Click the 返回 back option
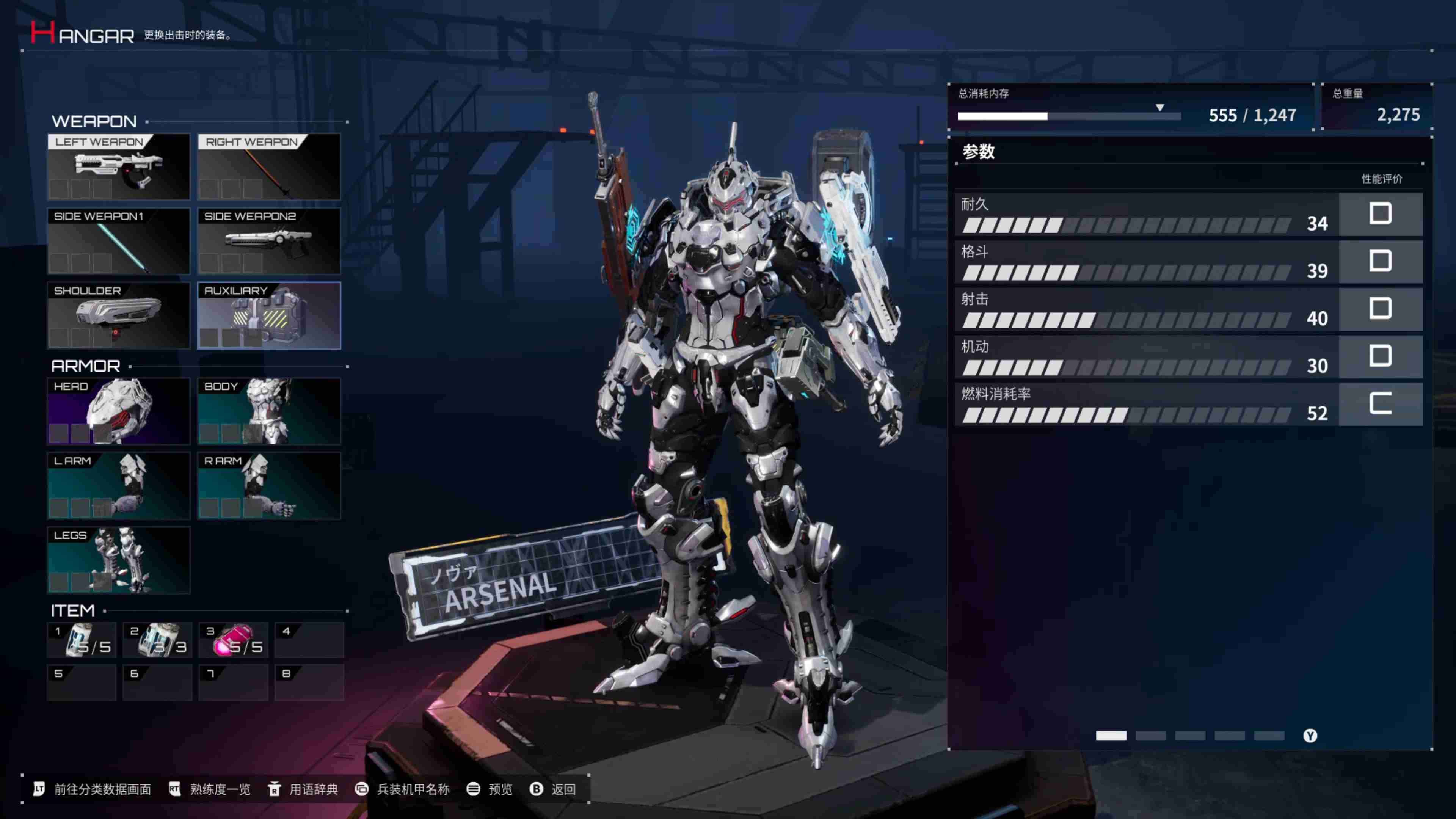This screenshot has height=819, width=1456. click(554, 789)
